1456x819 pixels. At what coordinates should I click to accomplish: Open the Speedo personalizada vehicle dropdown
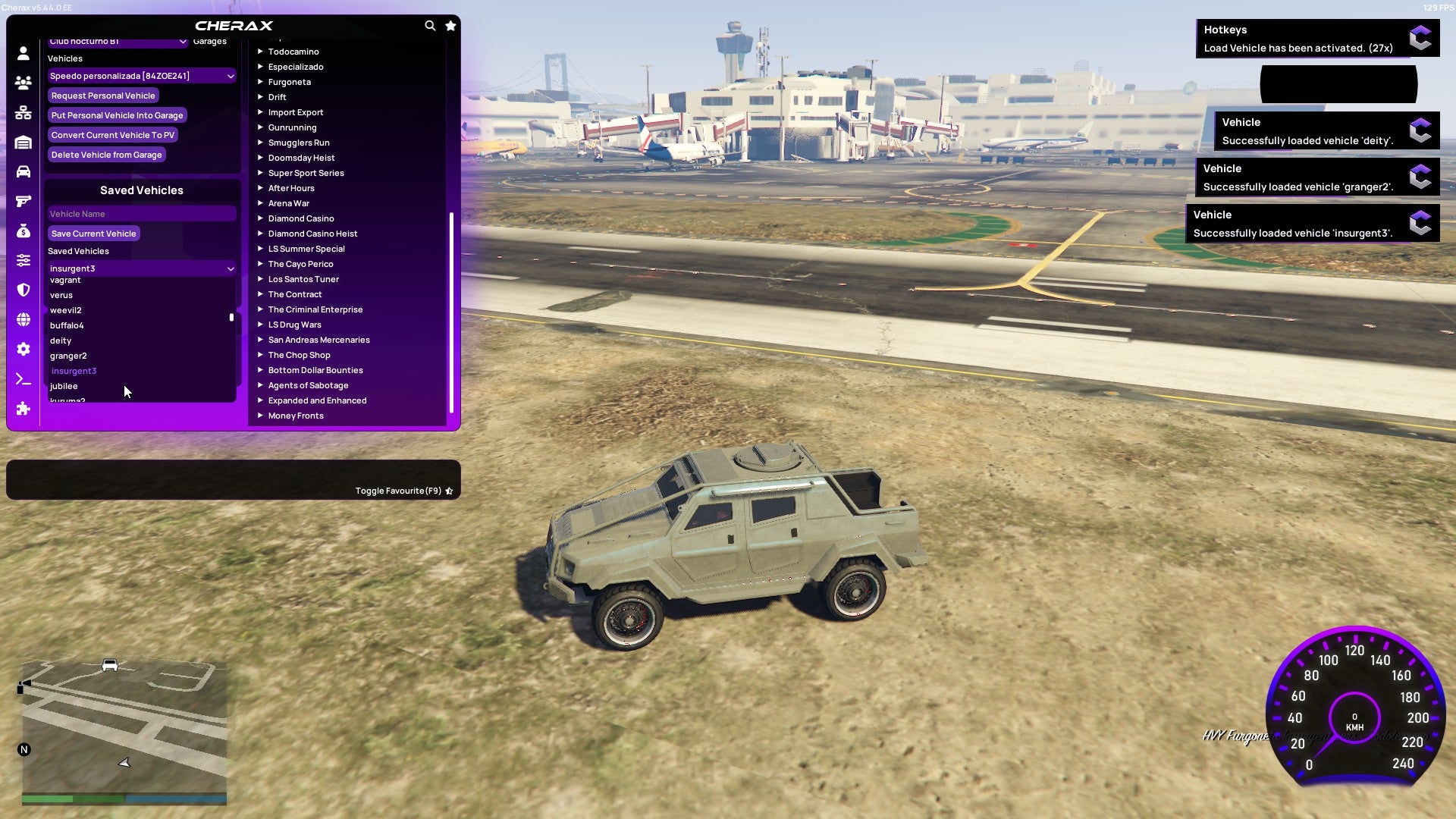pyautogui.click(x=141, y=76)
